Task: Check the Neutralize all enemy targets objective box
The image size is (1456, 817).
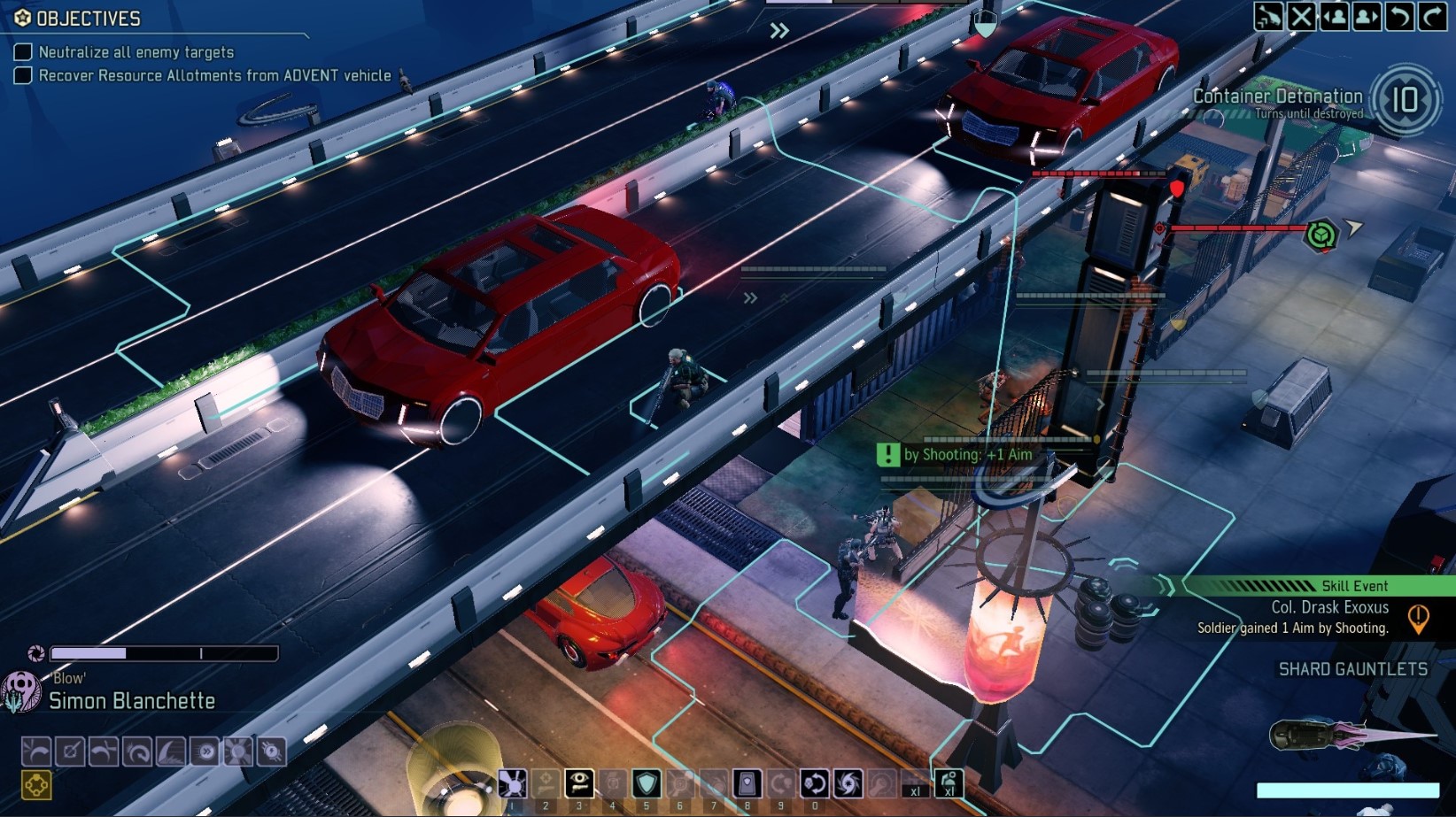Action: 22,51
